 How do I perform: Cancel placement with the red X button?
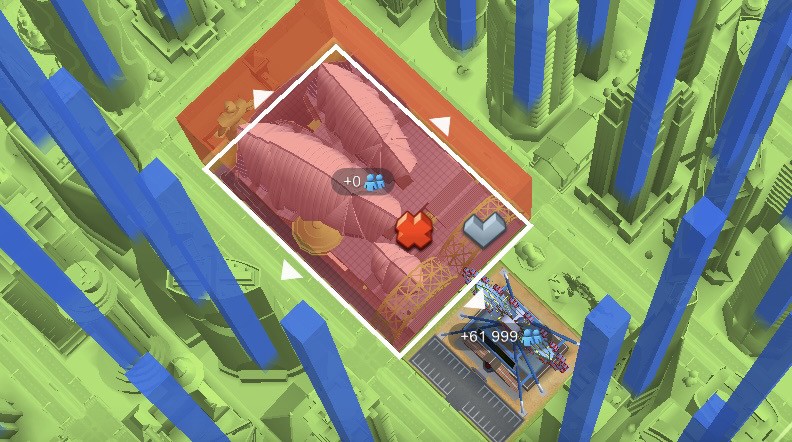pyautogui.click(x=412, y=231)
